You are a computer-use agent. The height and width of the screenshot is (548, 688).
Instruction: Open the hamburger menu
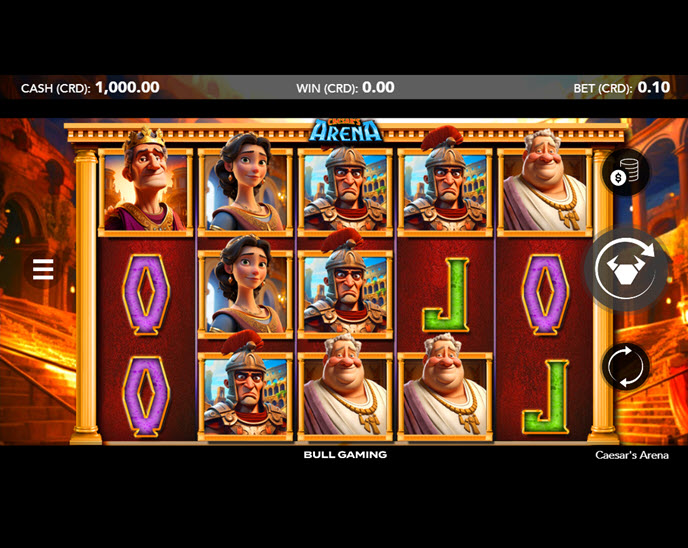[x=43, y=269]
